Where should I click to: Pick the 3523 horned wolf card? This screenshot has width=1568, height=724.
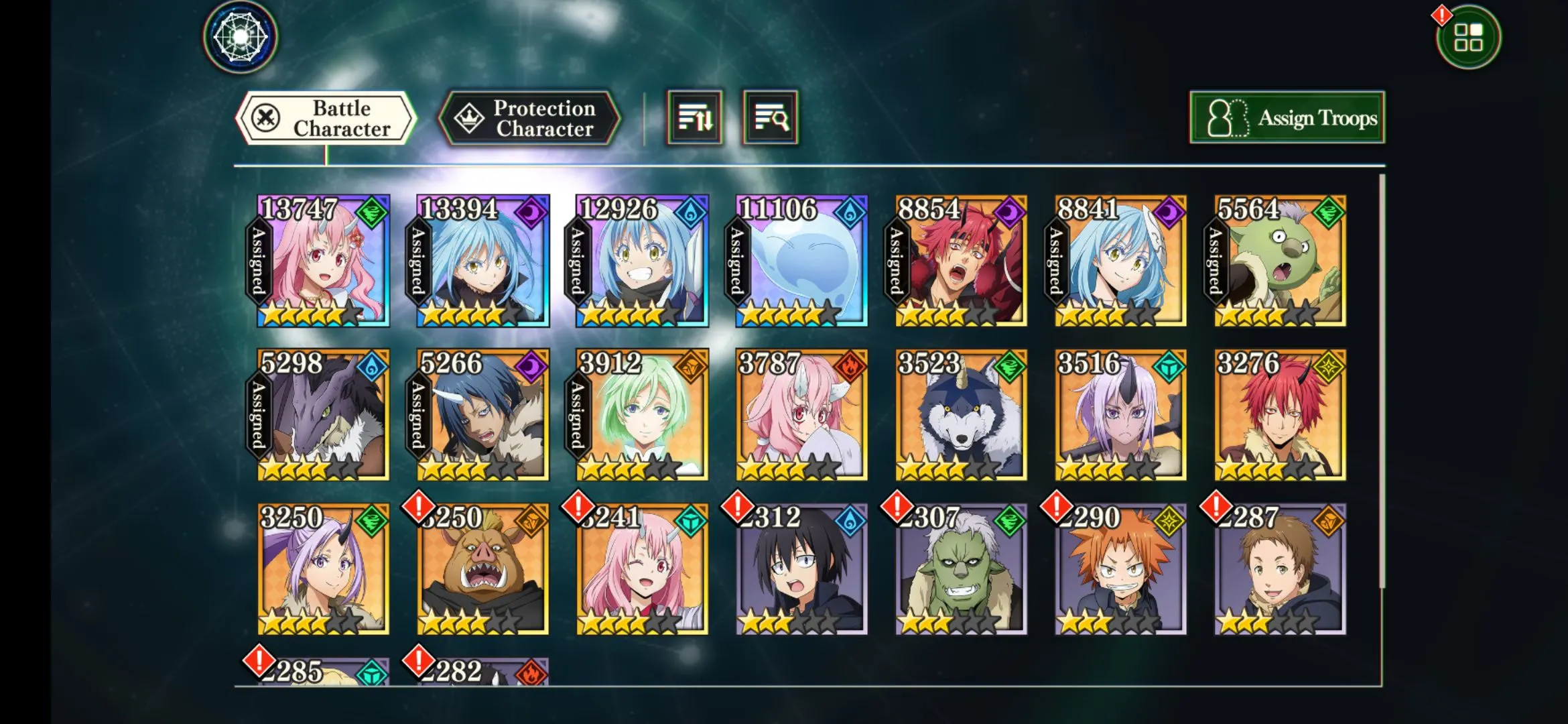click(962, 415)
